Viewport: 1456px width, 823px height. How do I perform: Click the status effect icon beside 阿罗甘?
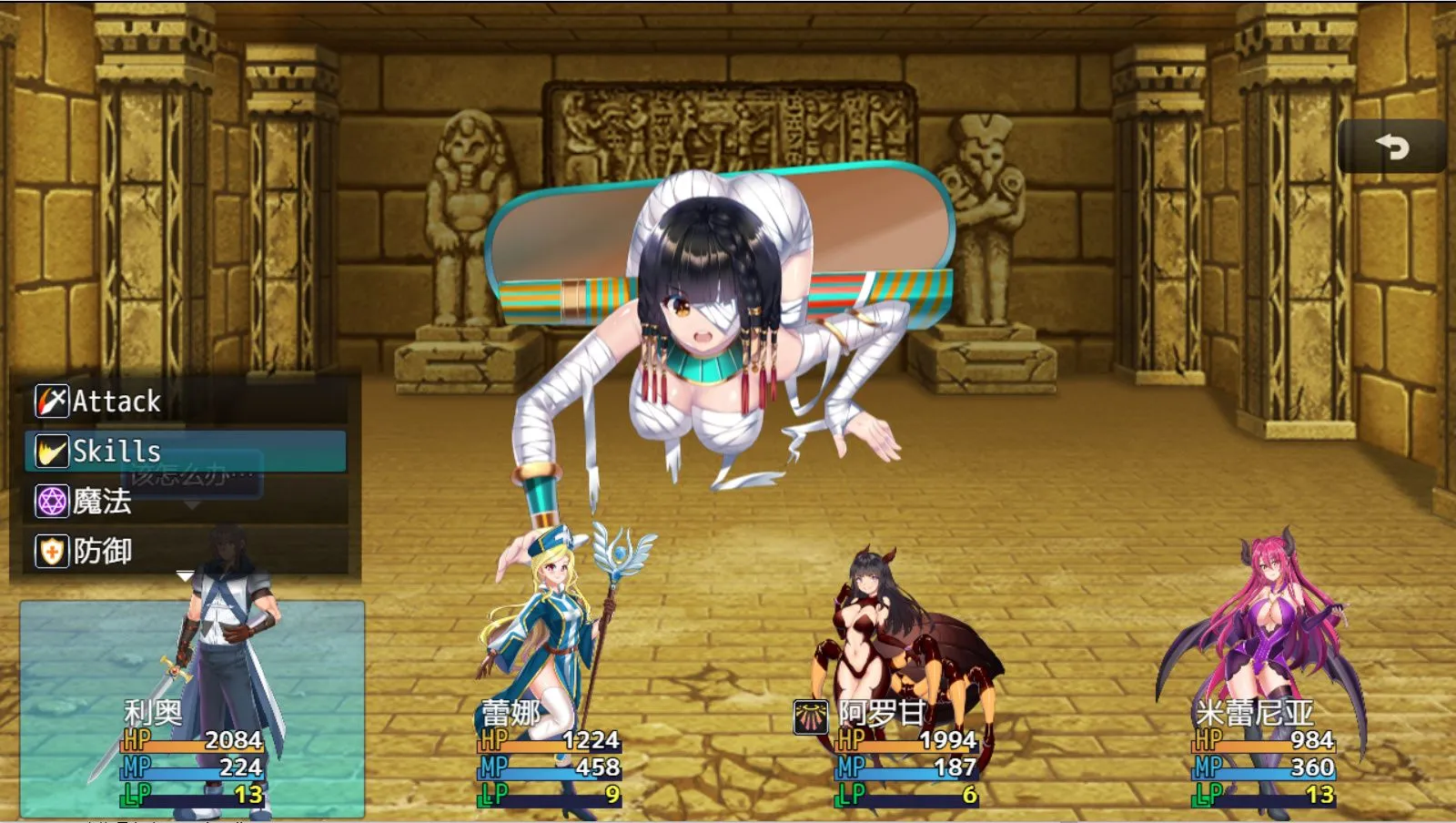point(810,716)
